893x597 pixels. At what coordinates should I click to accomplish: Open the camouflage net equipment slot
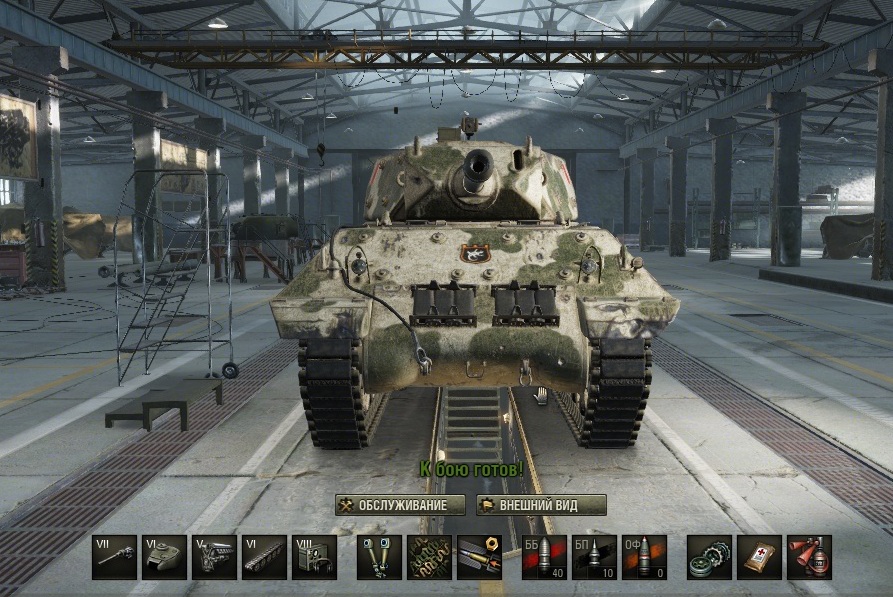click(x=430, y=557)
